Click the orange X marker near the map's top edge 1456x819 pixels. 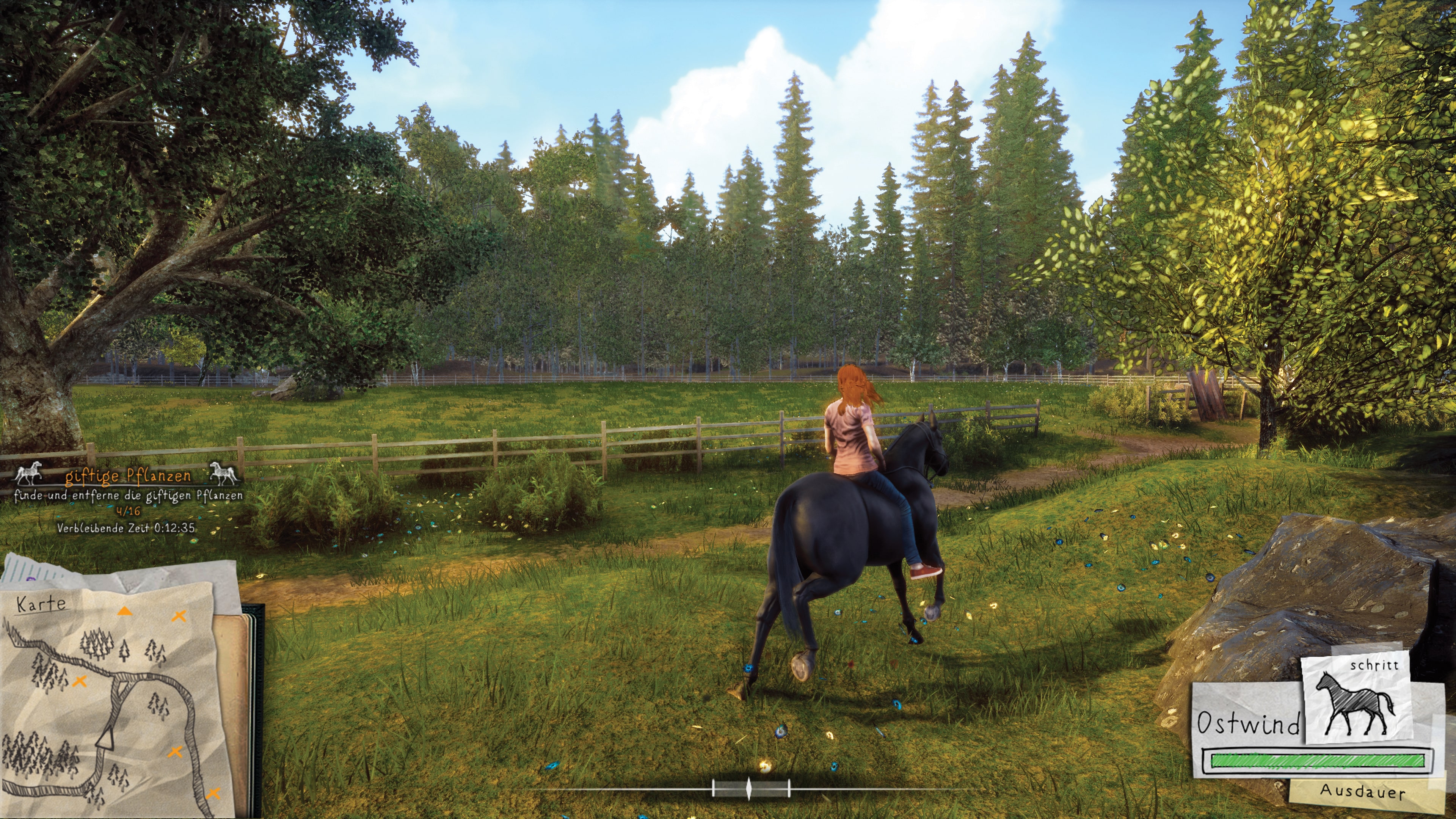[179, 616]
